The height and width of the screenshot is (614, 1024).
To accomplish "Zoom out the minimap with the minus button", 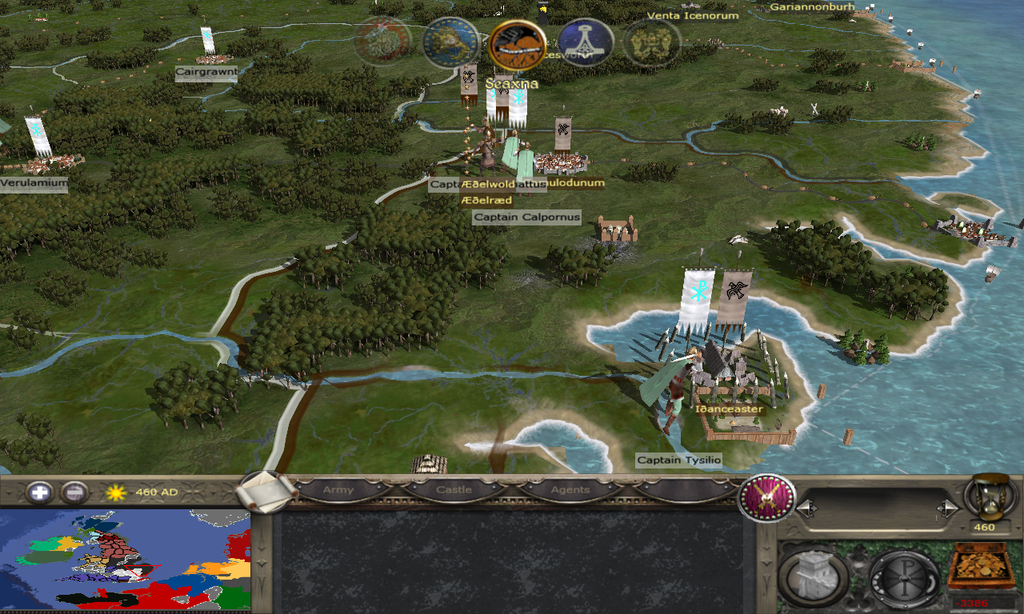I will (x=74, y=492).
